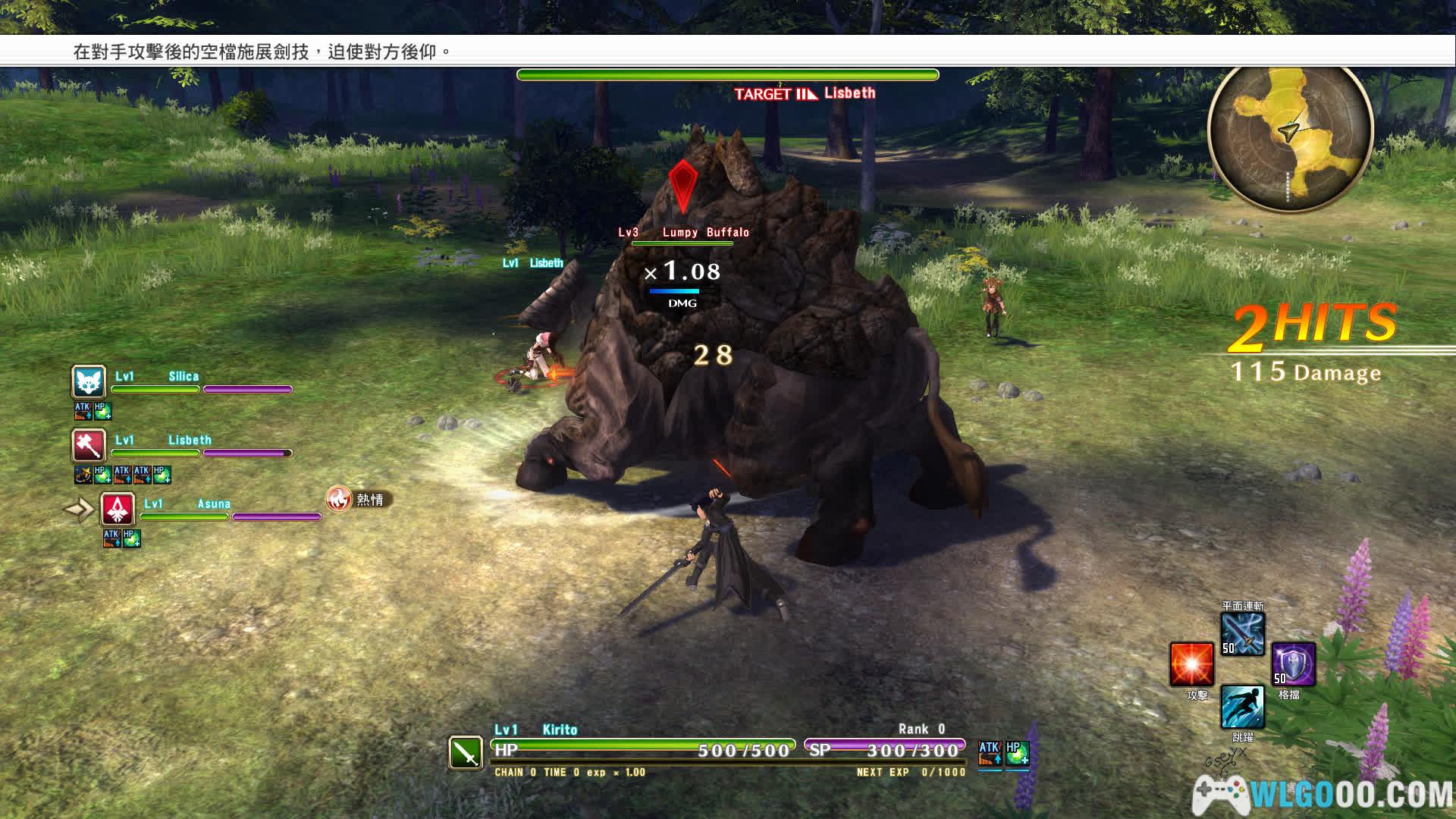Use the Horizontal Square sword skill icon

click(1242, 634)
